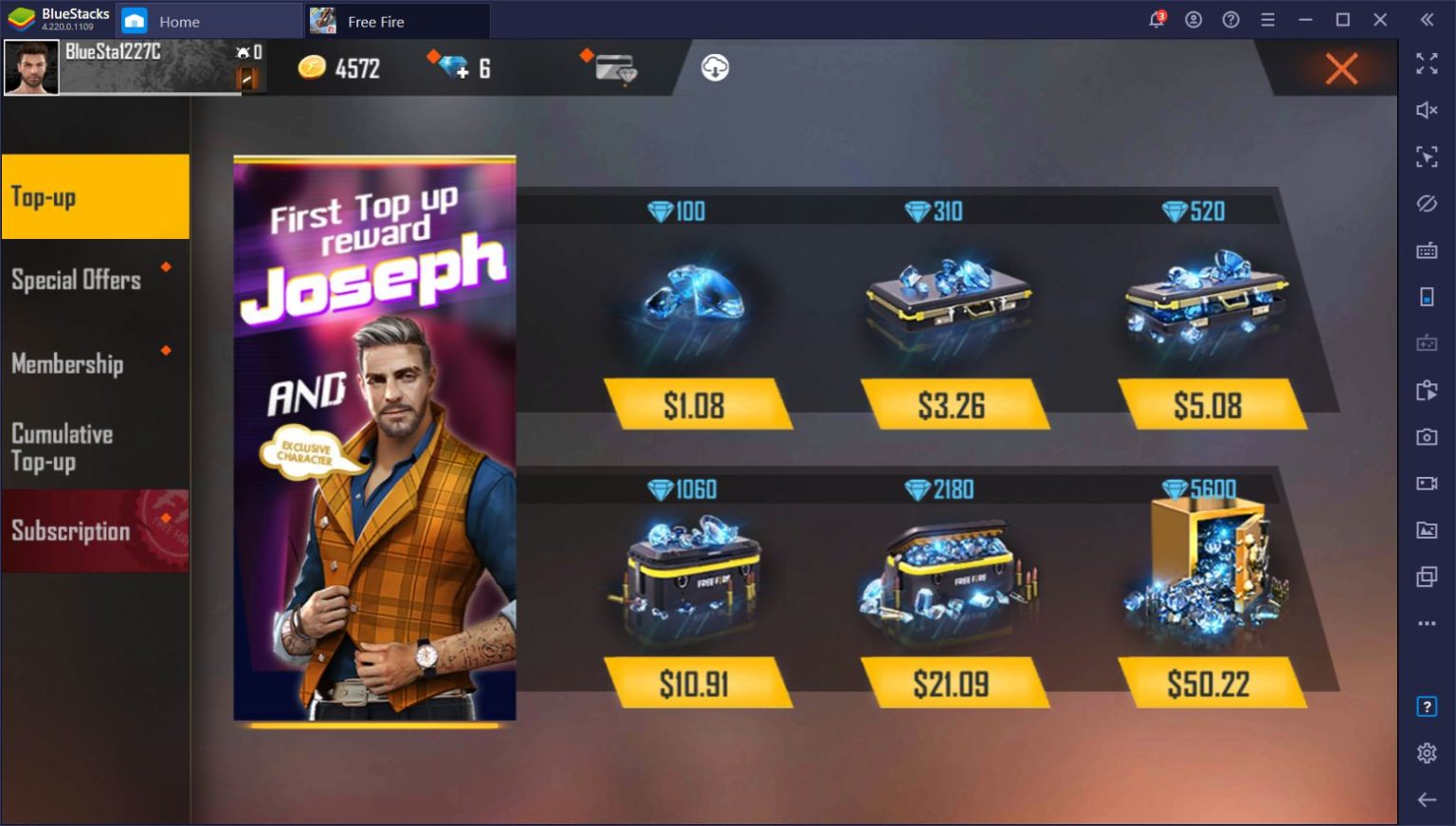Image resolution: width=1456 pixels, height=826 pixels.
Task: Open the help question-mark panel
Action: pos(1229,19)
